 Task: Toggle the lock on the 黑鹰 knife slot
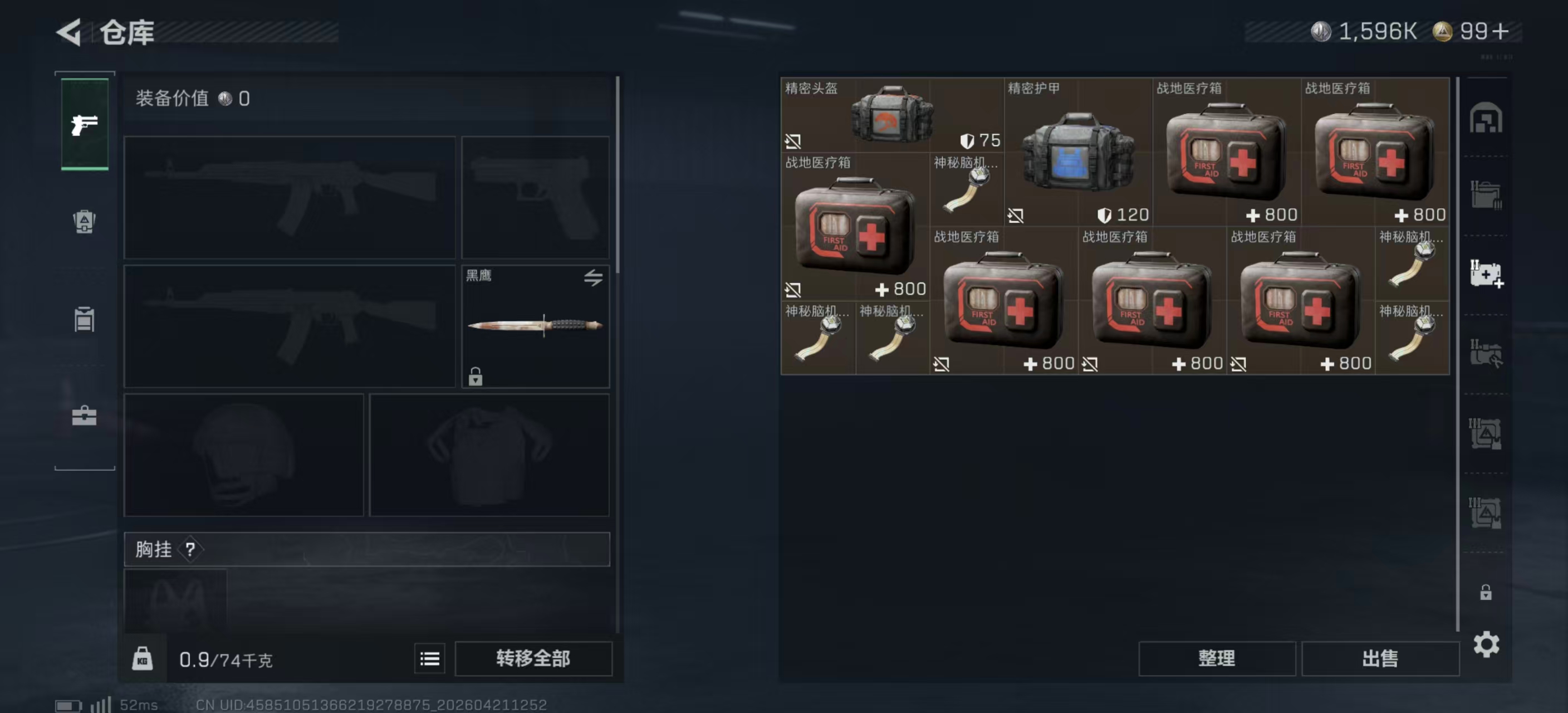pyautogui.click(x=476, y=378)
